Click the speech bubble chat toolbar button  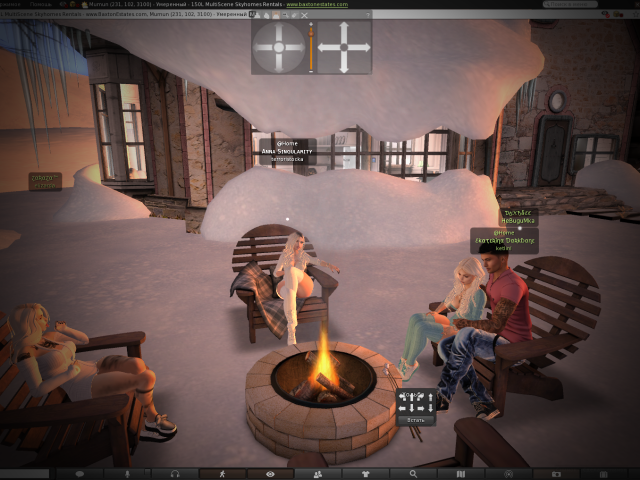[79, 473]
